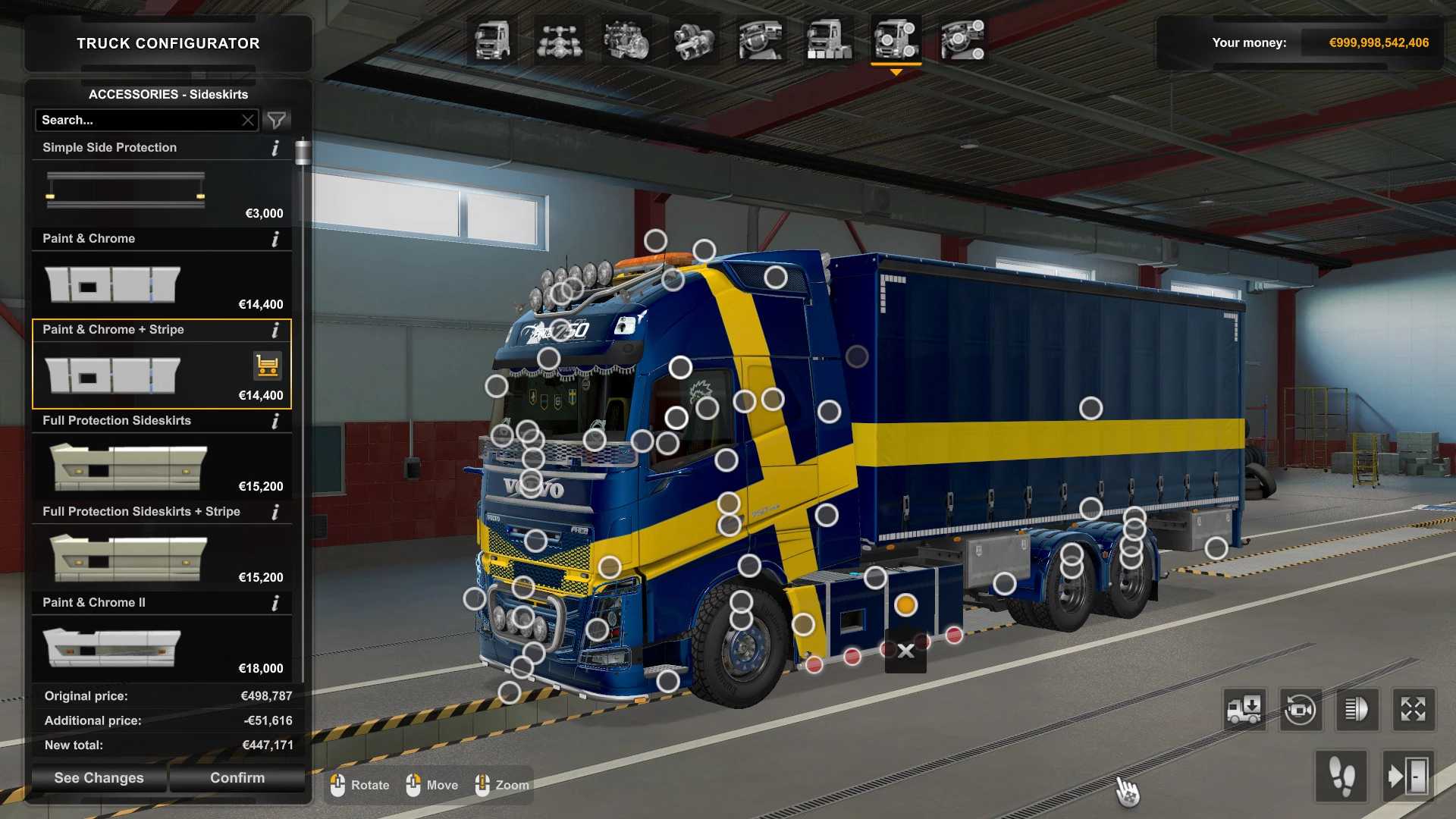Expand info for Full Protection Sideskirts
The height and width of the screenshot is (819, 1456).
pos(276,422)
